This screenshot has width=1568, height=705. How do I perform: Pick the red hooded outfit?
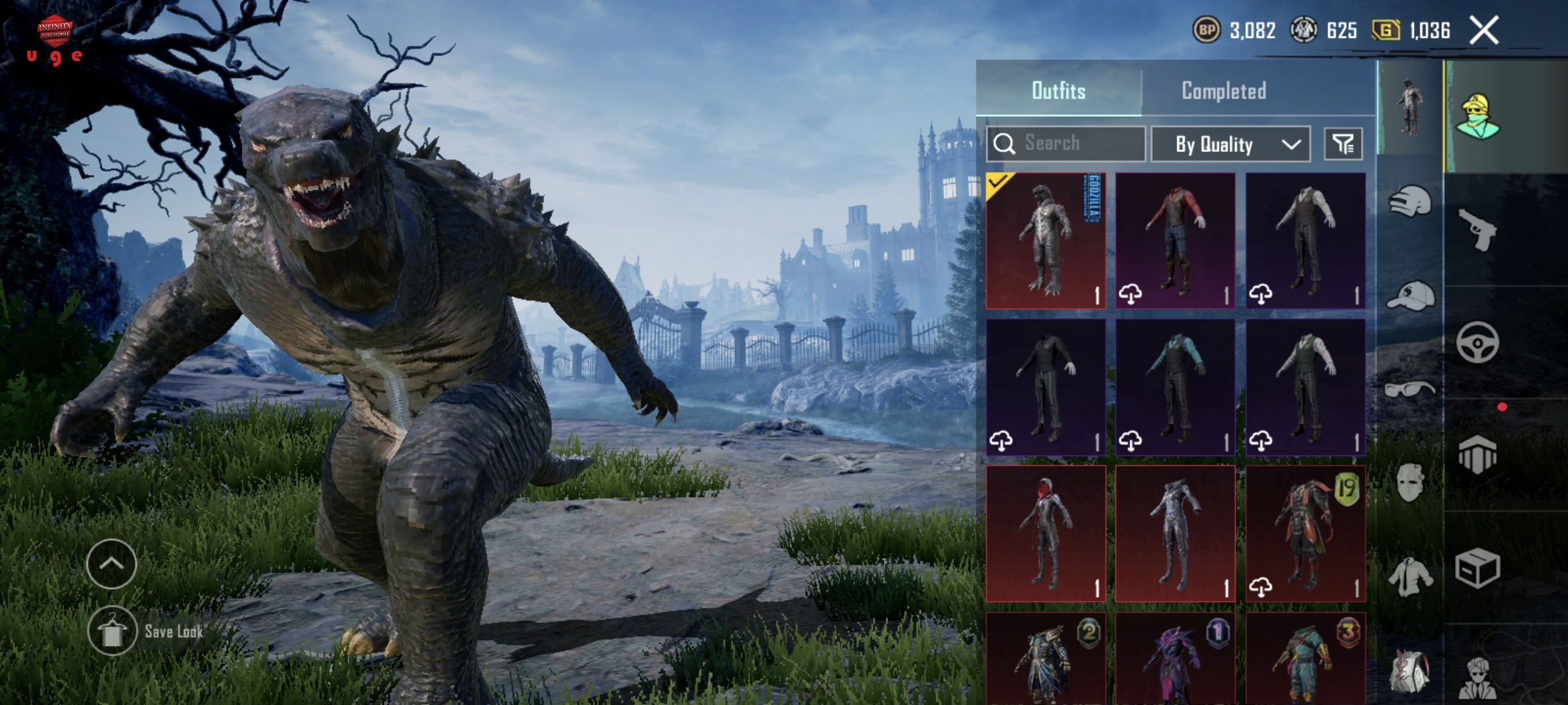(x=1046, y=533)
